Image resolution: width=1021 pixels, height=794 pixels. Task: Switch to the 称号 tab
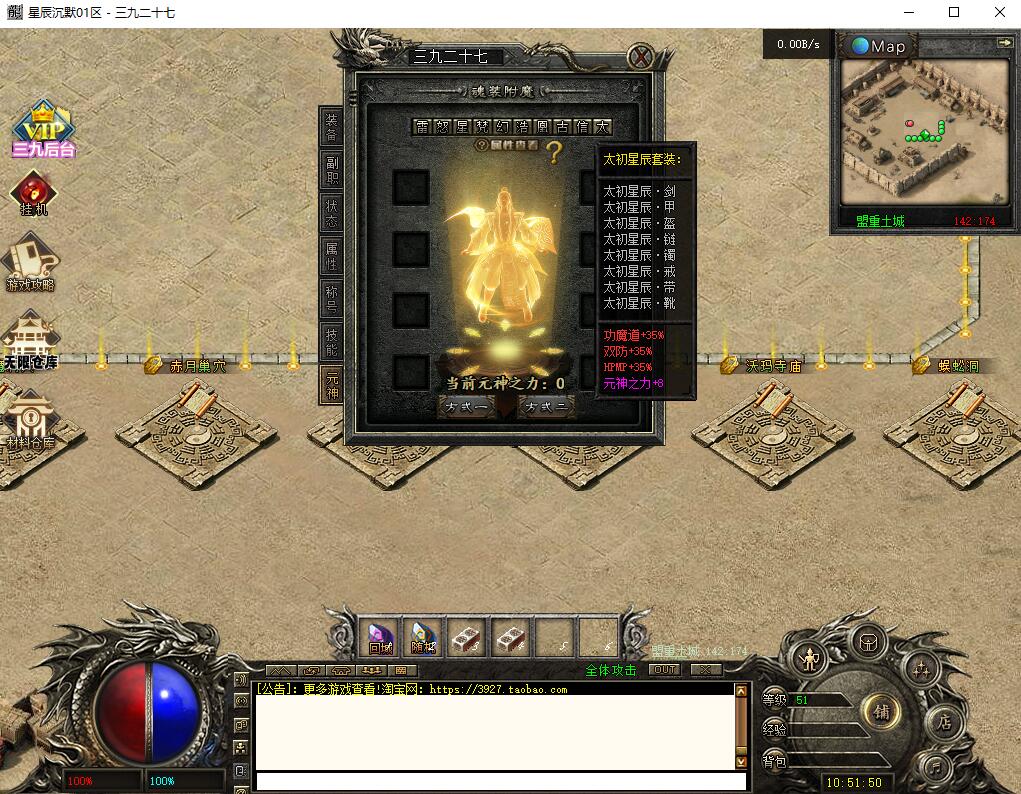332,299
